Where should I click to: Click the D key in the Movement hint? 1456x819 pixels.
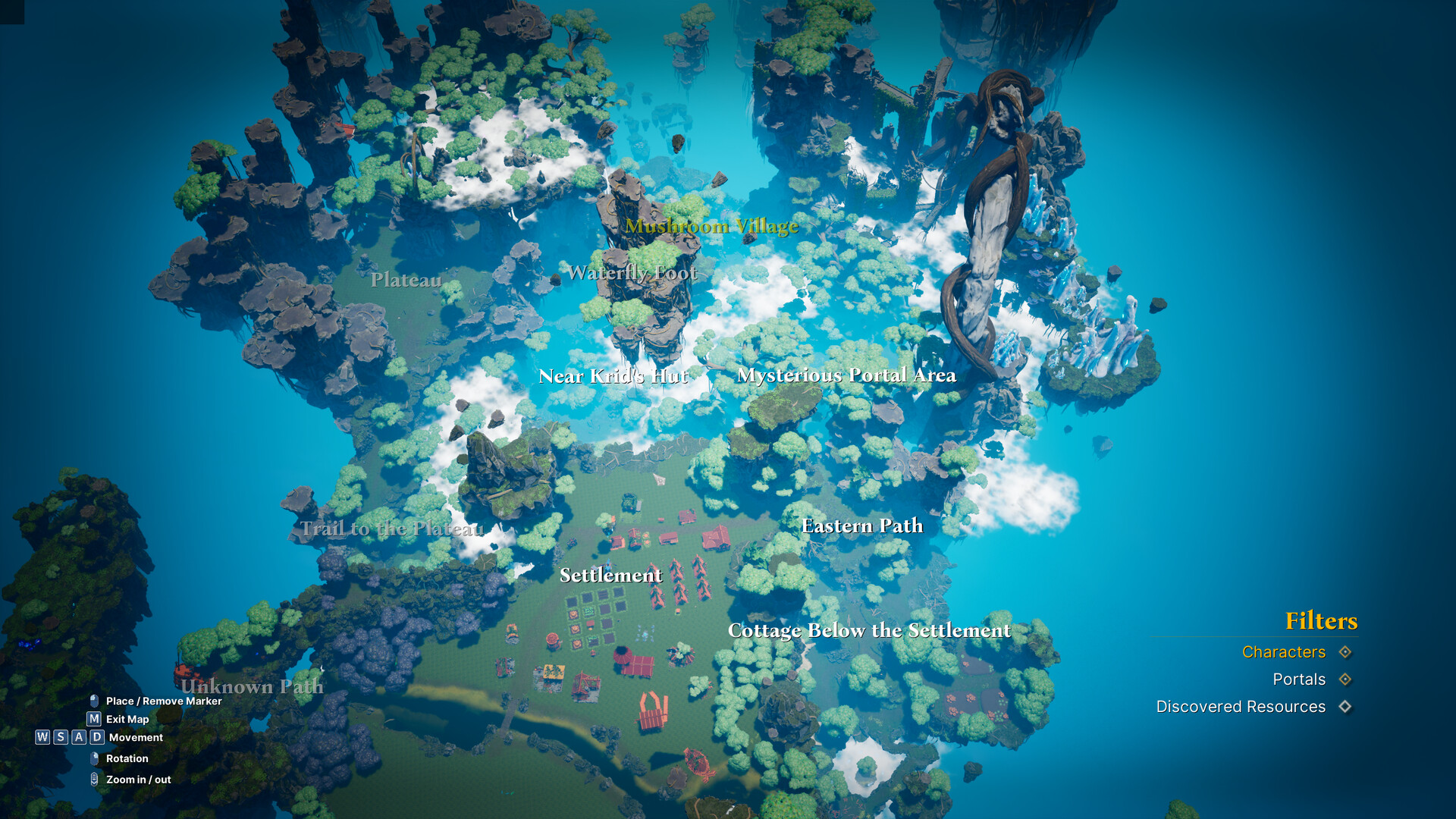click(x=96, y=737)
